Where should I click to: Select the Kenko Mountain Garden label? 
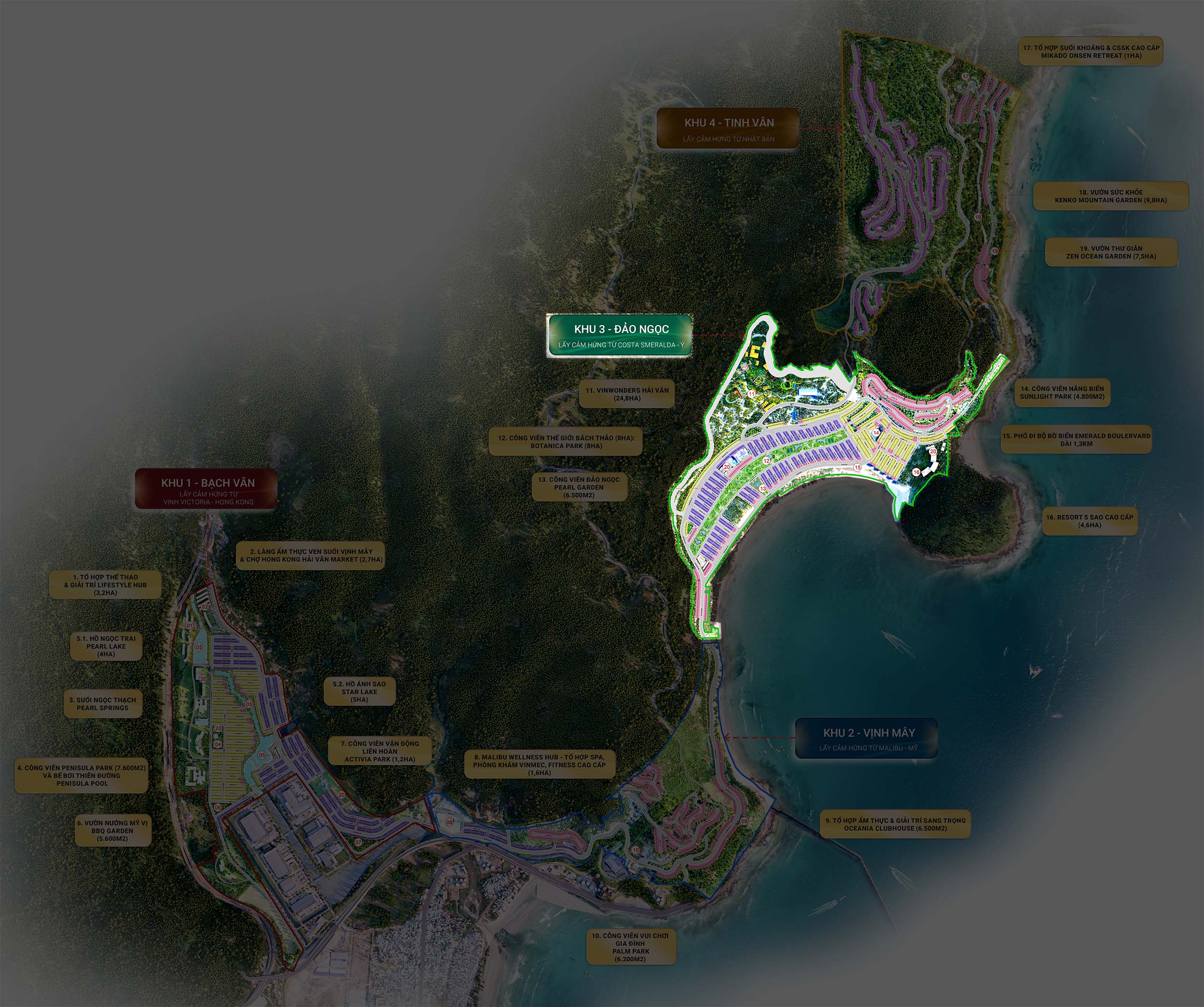[x=1111, y=196]
